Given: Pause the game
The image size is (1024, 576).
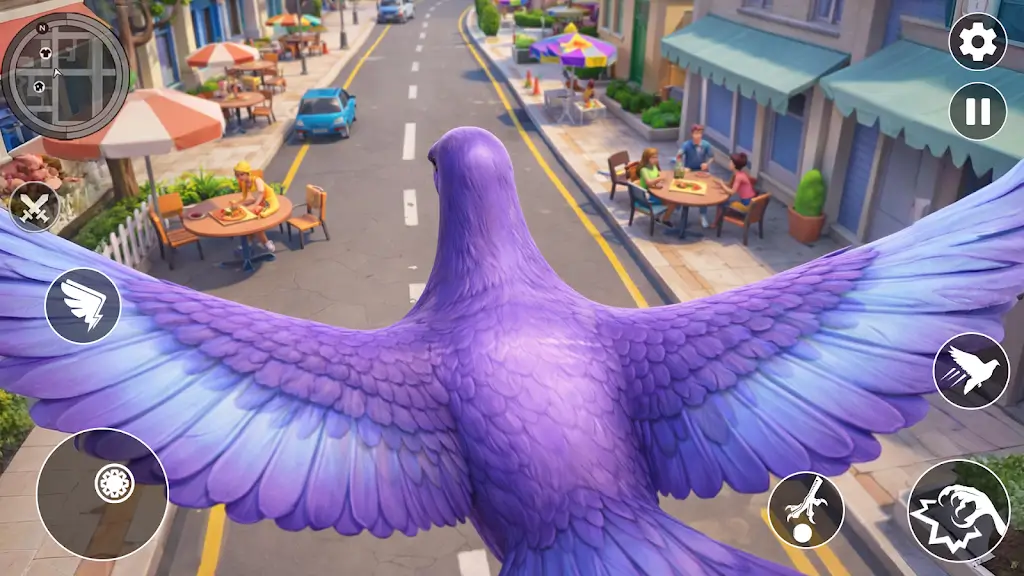Looking at the screenshot, I should [x=977, y=111].
